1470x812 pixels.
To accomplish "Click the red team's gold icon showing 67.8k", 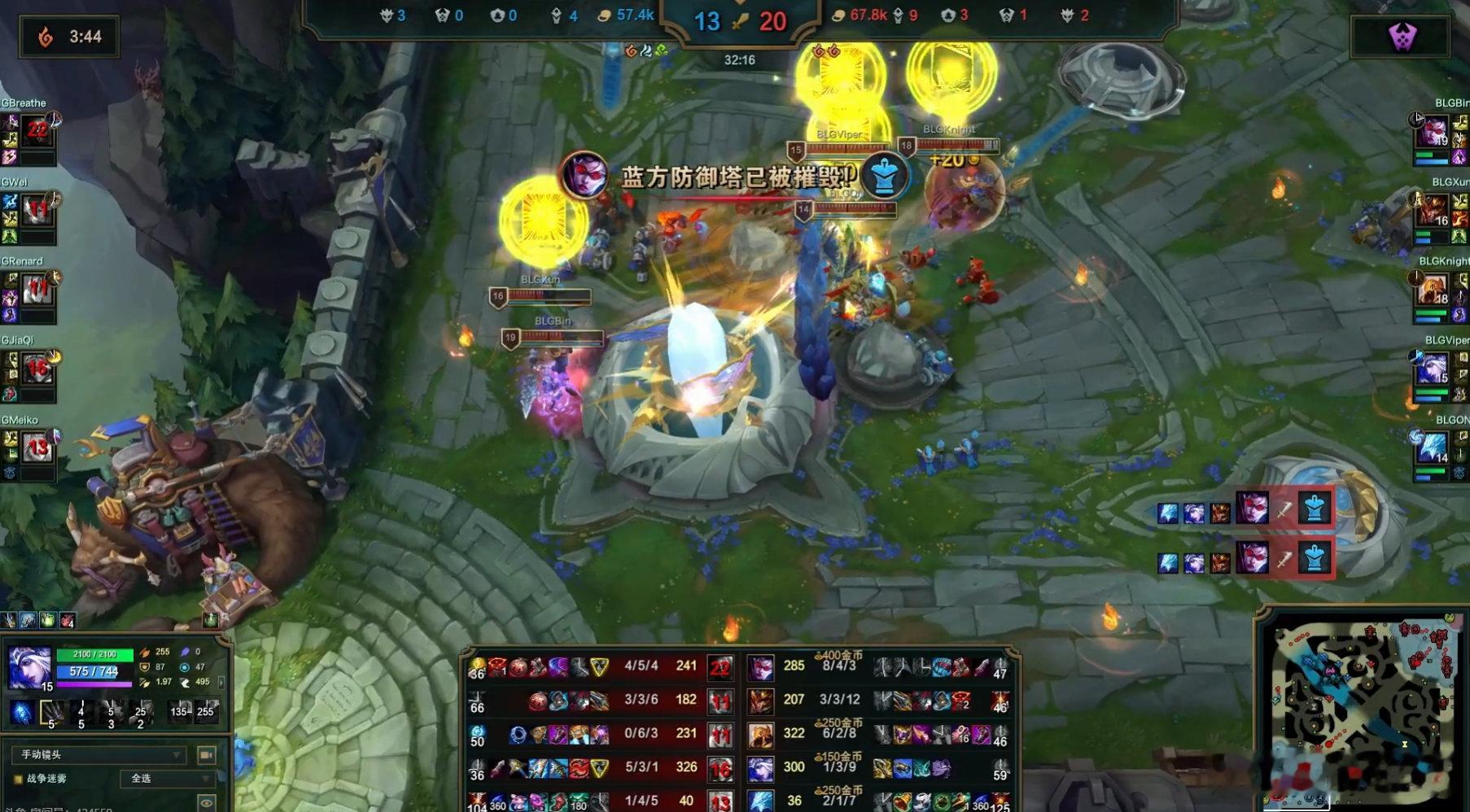I will tap(839, 14).
